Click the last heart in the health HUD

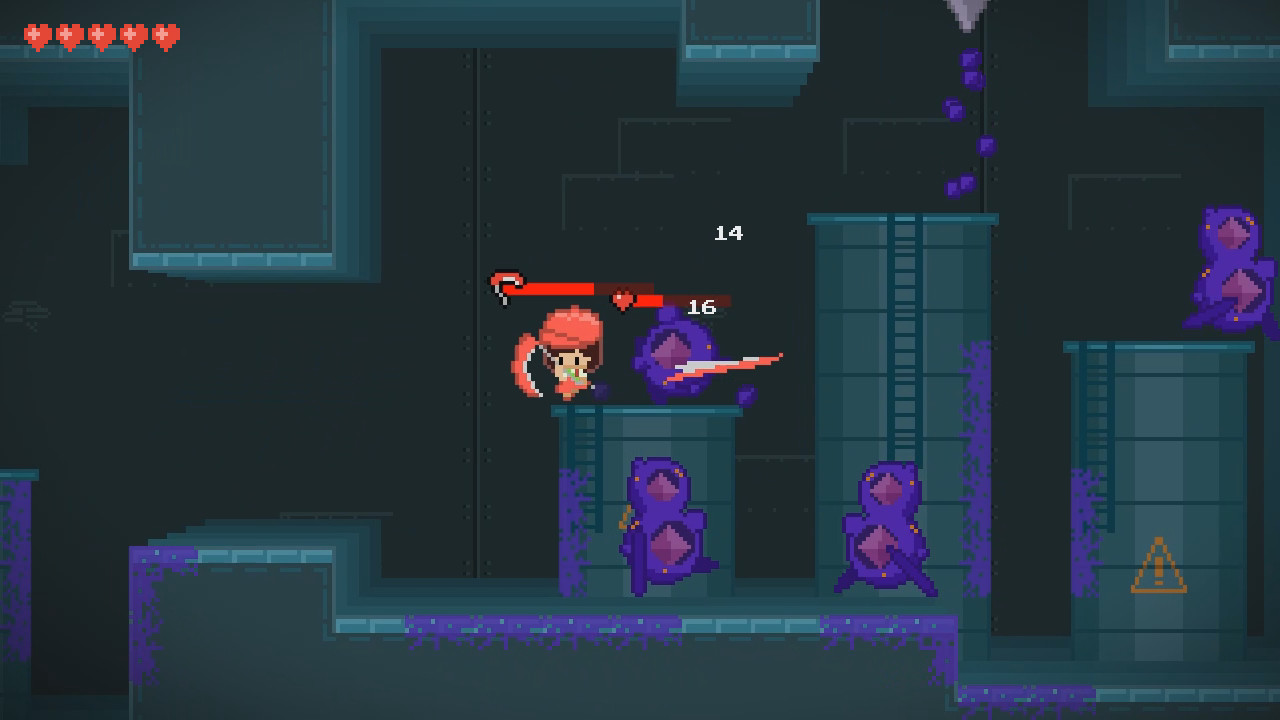point(164,33)
